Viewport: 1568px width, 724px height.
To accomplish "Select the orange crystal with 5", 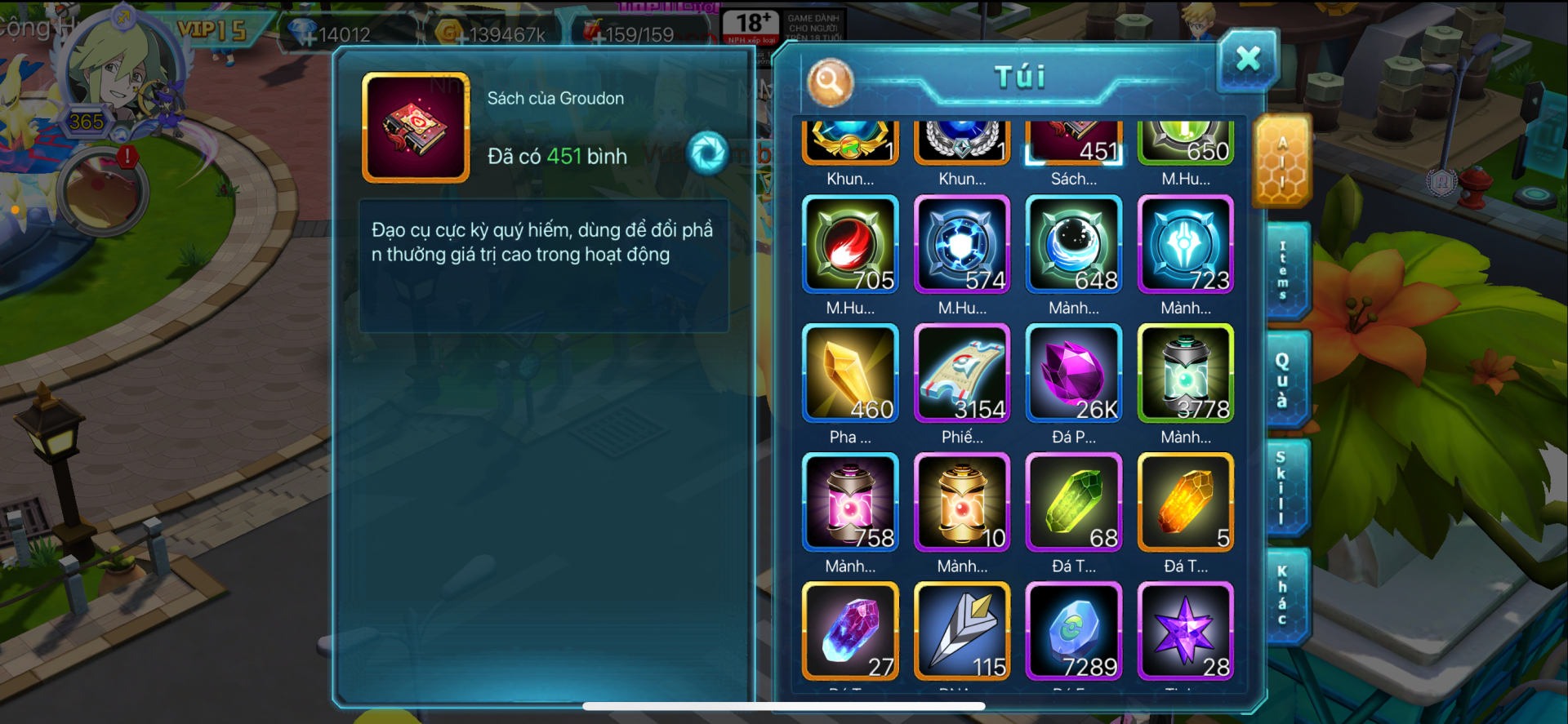I will pos(1186,502).
